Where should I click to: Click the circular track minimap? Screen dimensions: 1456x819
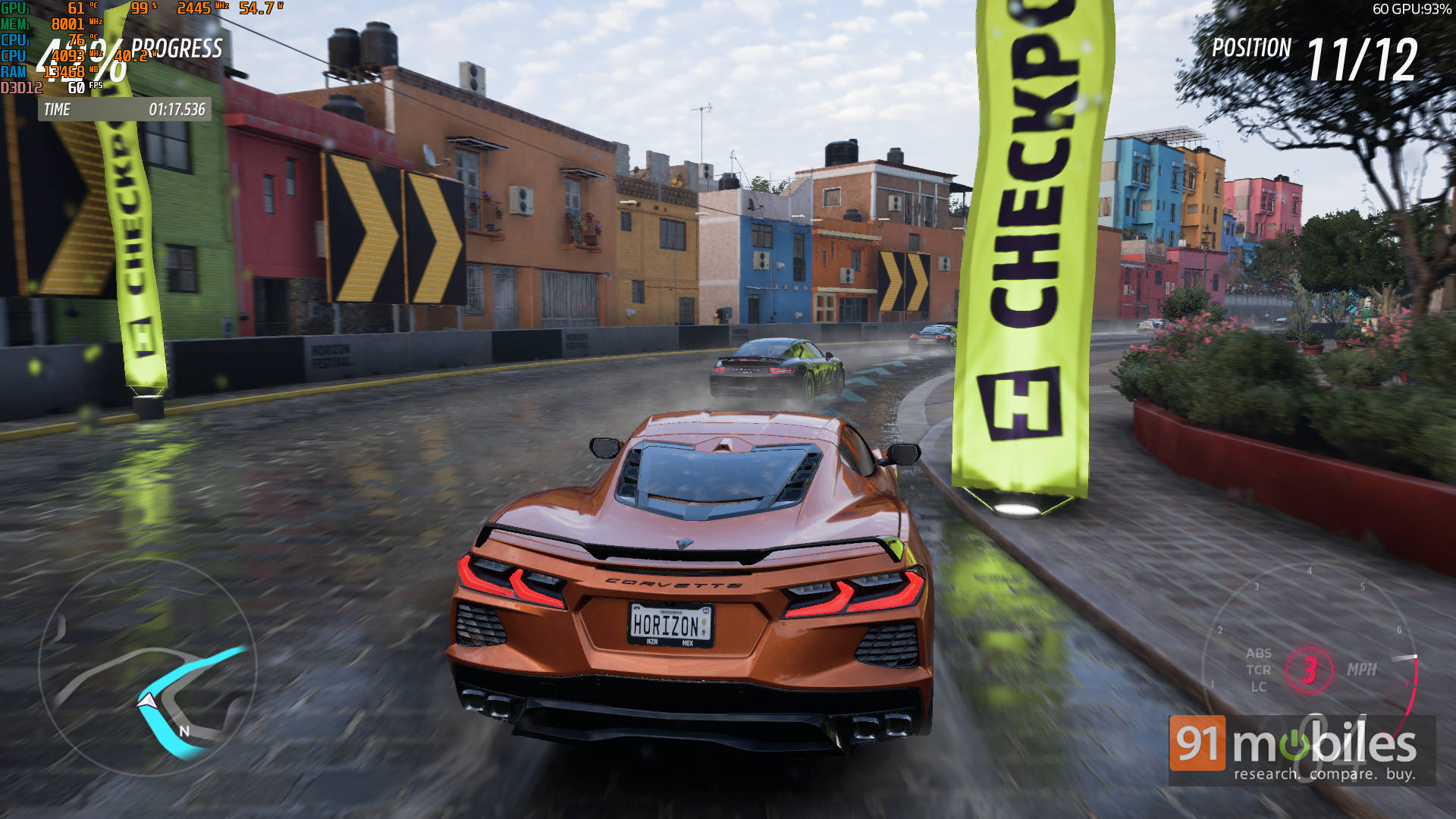(147, 669)
